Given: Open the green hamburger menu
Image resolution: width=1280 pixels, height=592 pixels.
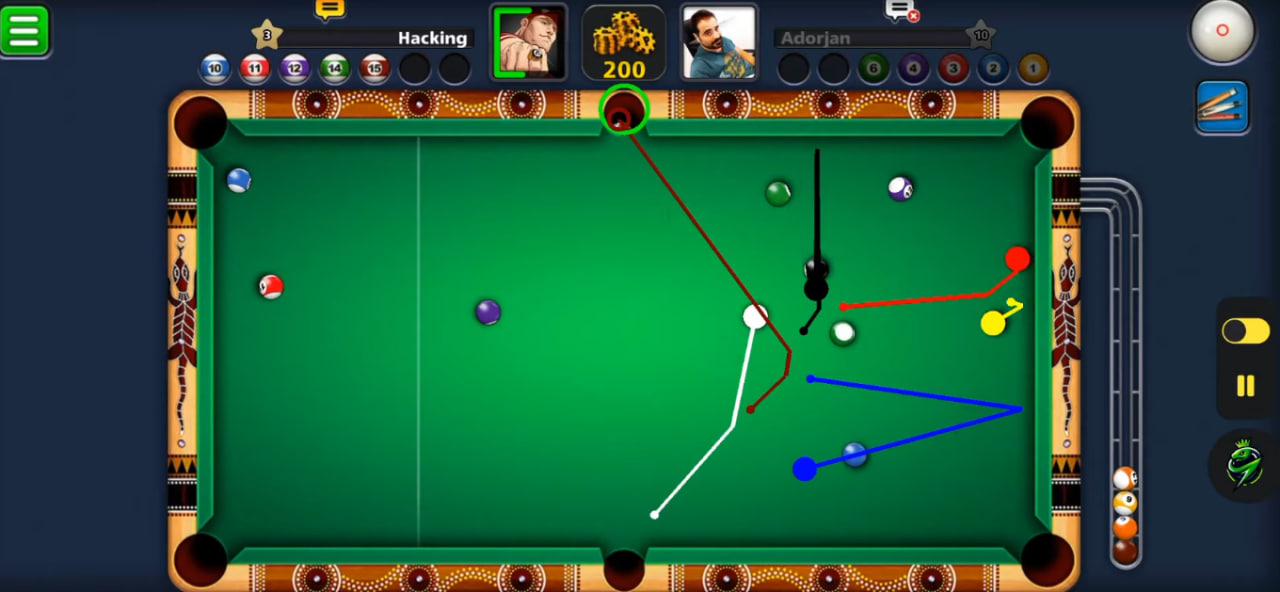Looking at the screenshot, I should pos(25,30).
